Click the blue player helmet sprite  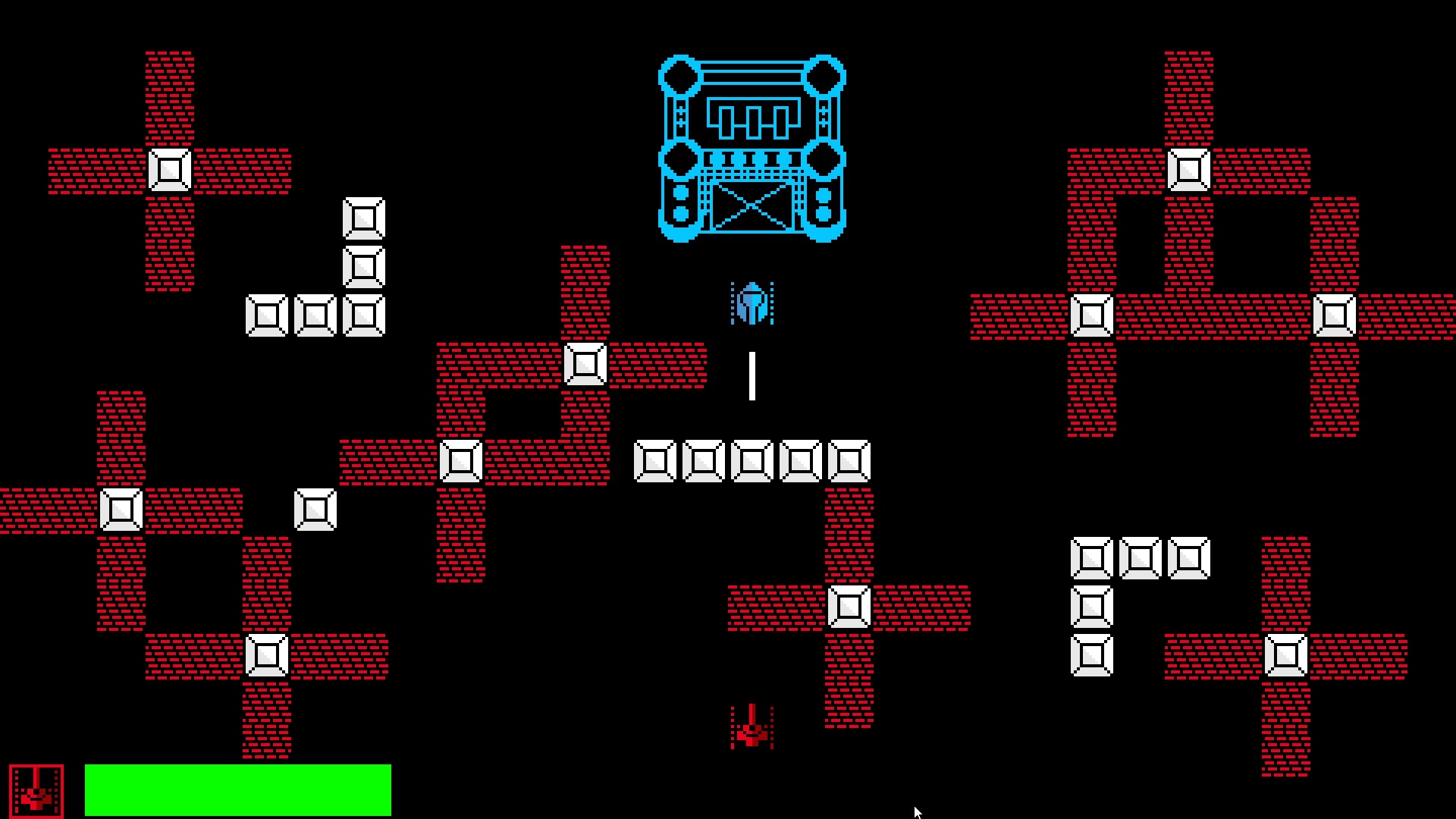[751, 305]
